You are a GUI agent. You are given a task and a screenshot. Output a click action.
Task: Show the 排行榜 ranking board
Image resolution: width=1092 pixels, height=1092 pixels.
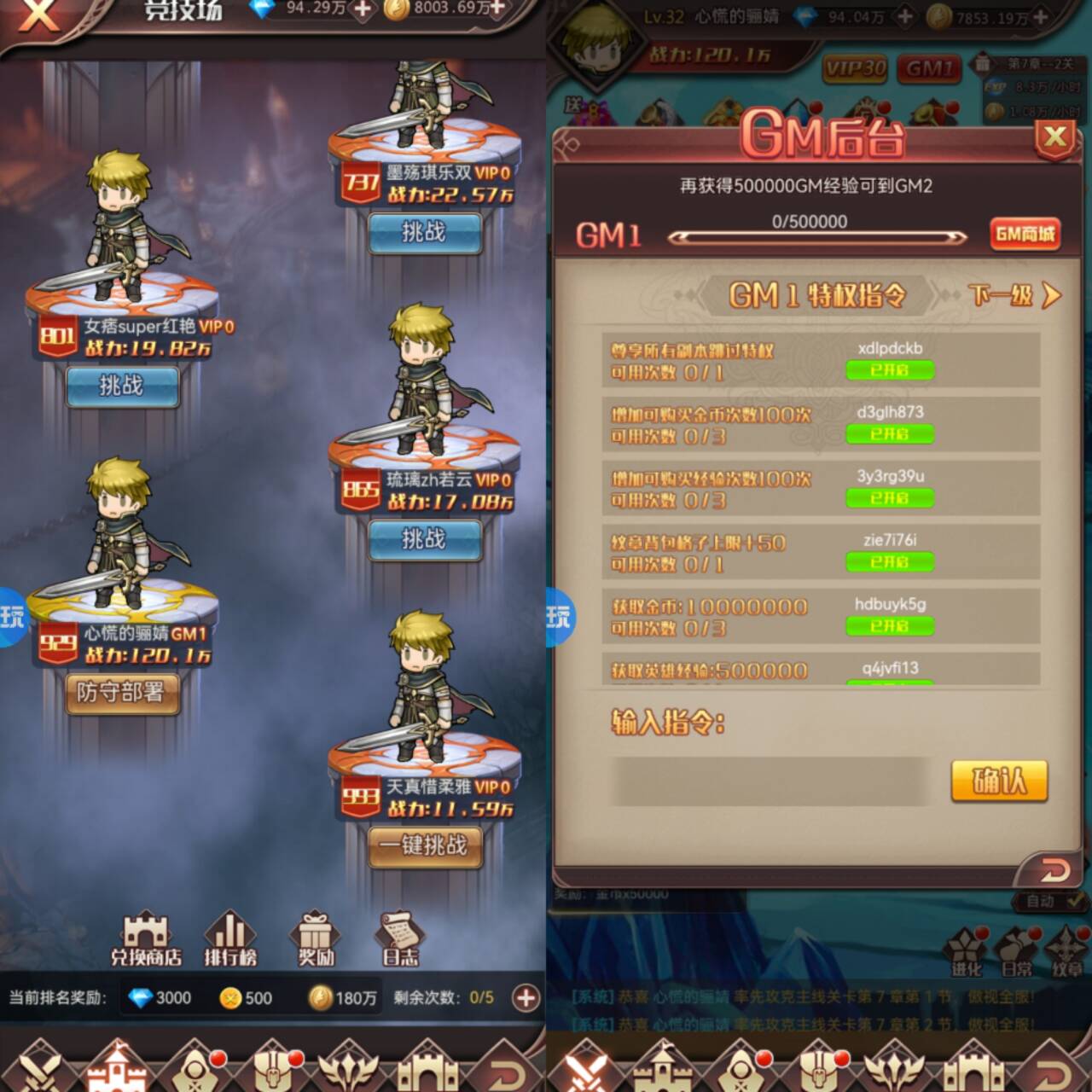tap(229, 938)
